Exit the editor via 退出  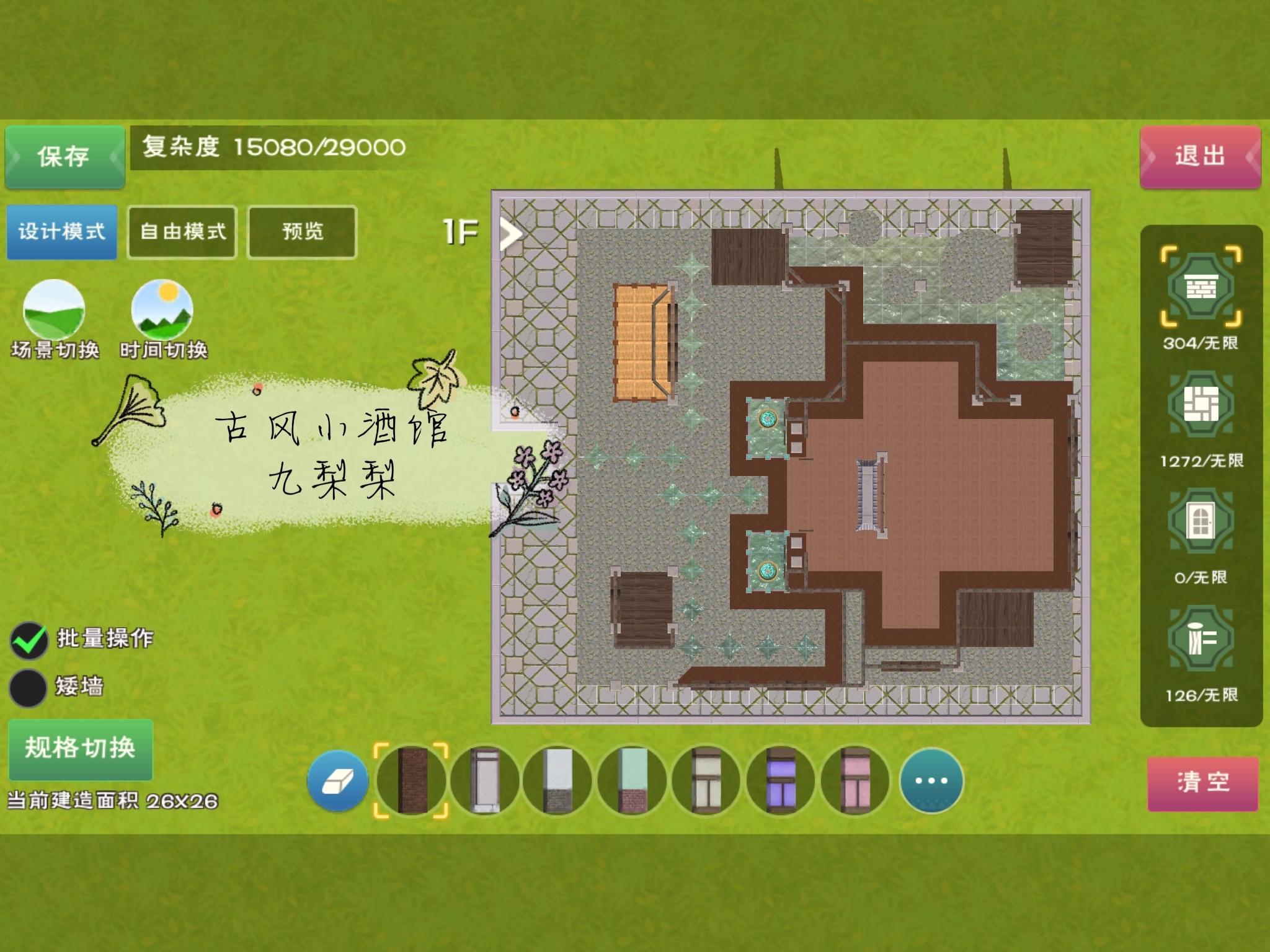pos(1200,156)
